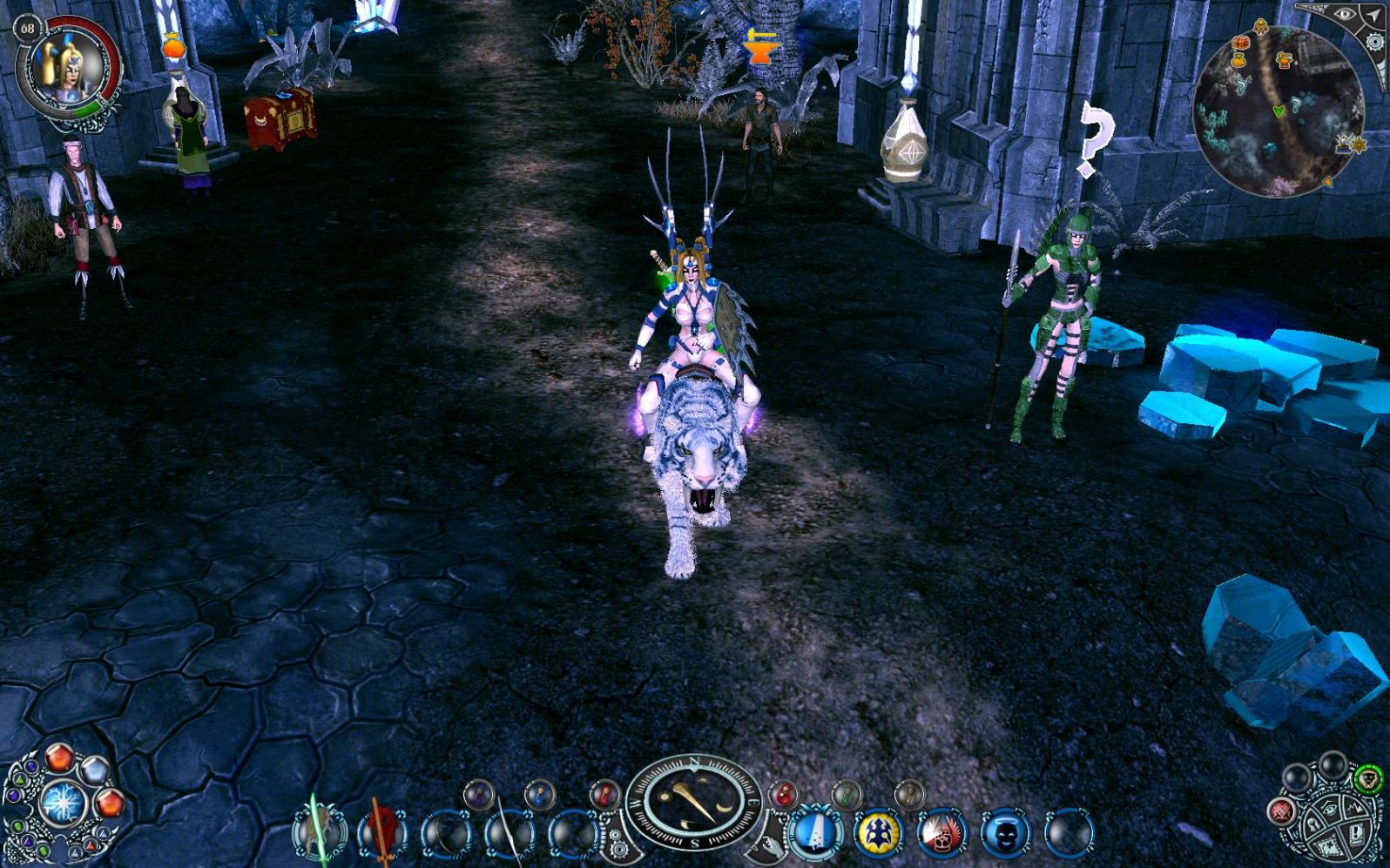Open the circular minimap
Screen dimensions: 1390x868
(1277, 110)
